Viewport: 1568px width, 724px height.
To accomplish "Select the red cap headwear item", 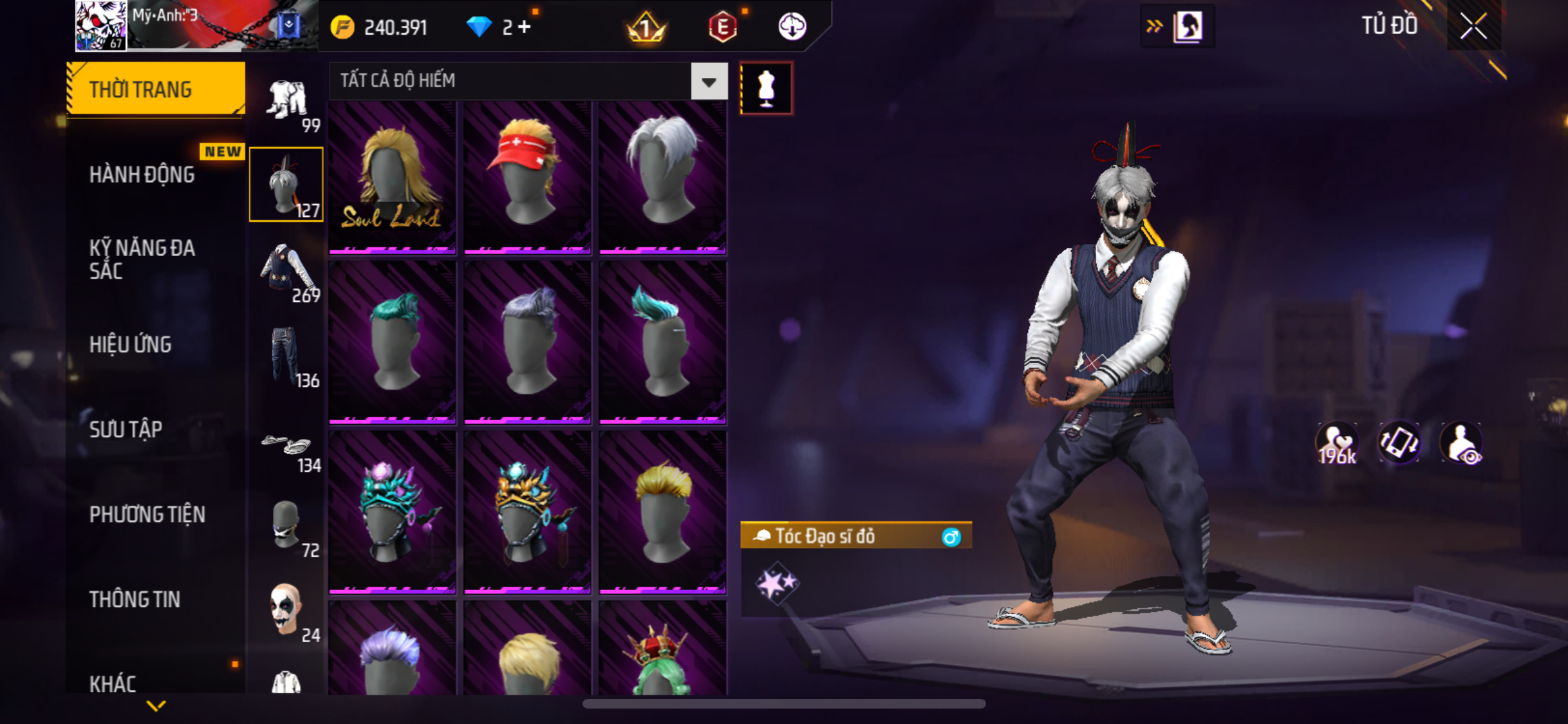I will coord(527,177).
